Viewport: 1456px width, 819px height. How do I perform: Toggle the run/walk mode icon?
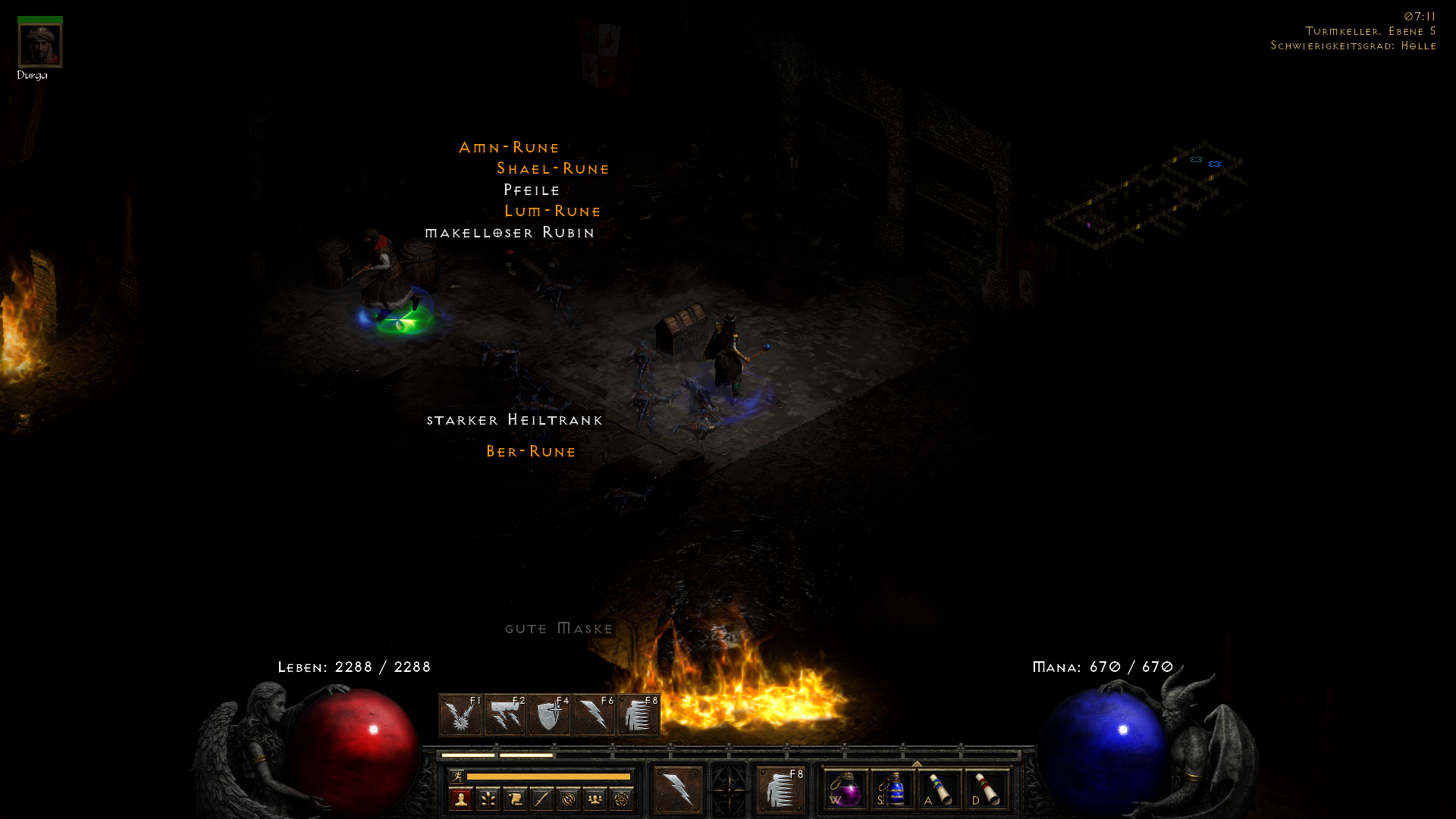click(x=457, y=777)
